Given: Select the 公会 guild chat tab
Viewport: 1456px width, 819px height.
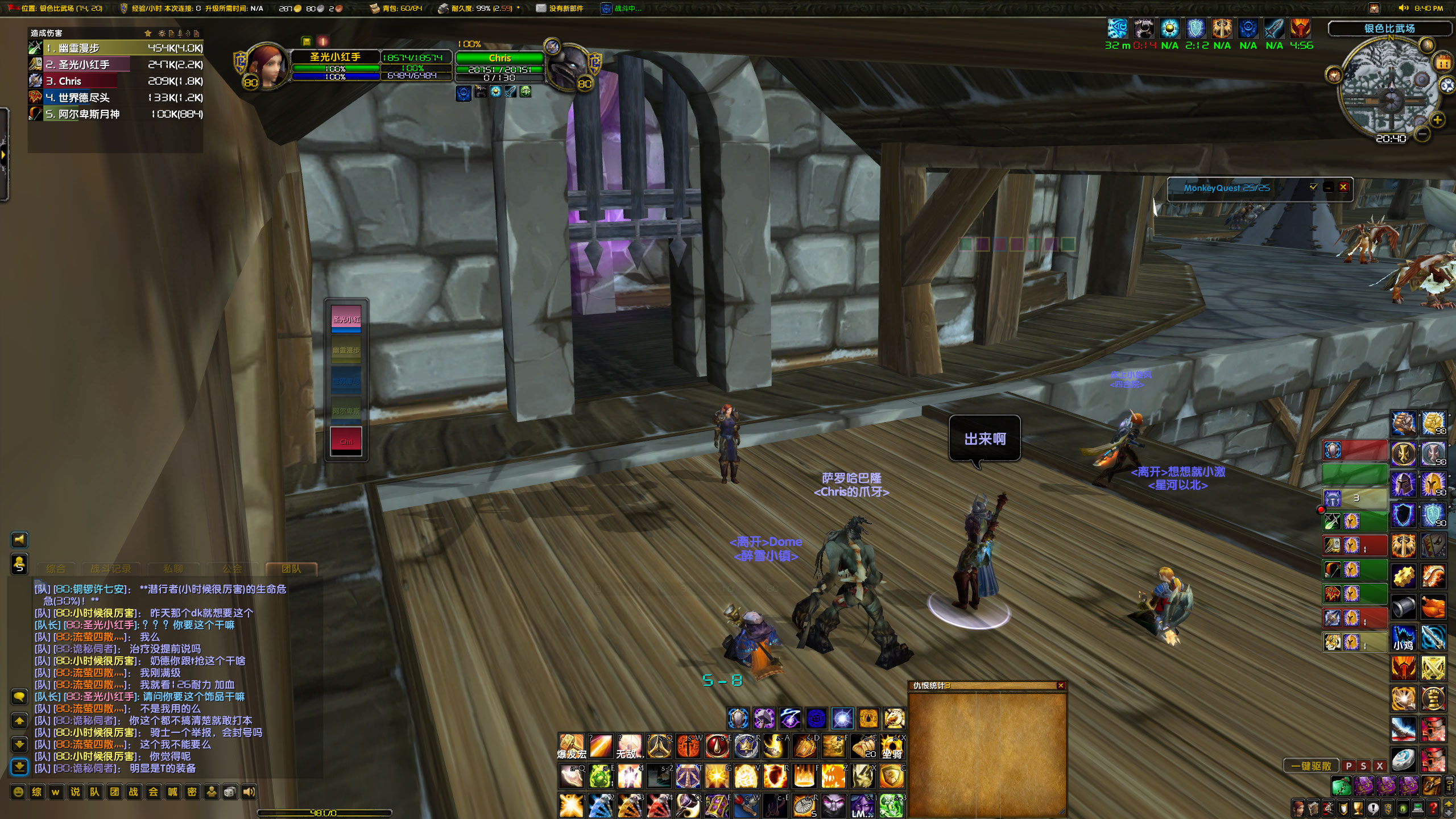Looking at the screenshot, I should (232, 569).
